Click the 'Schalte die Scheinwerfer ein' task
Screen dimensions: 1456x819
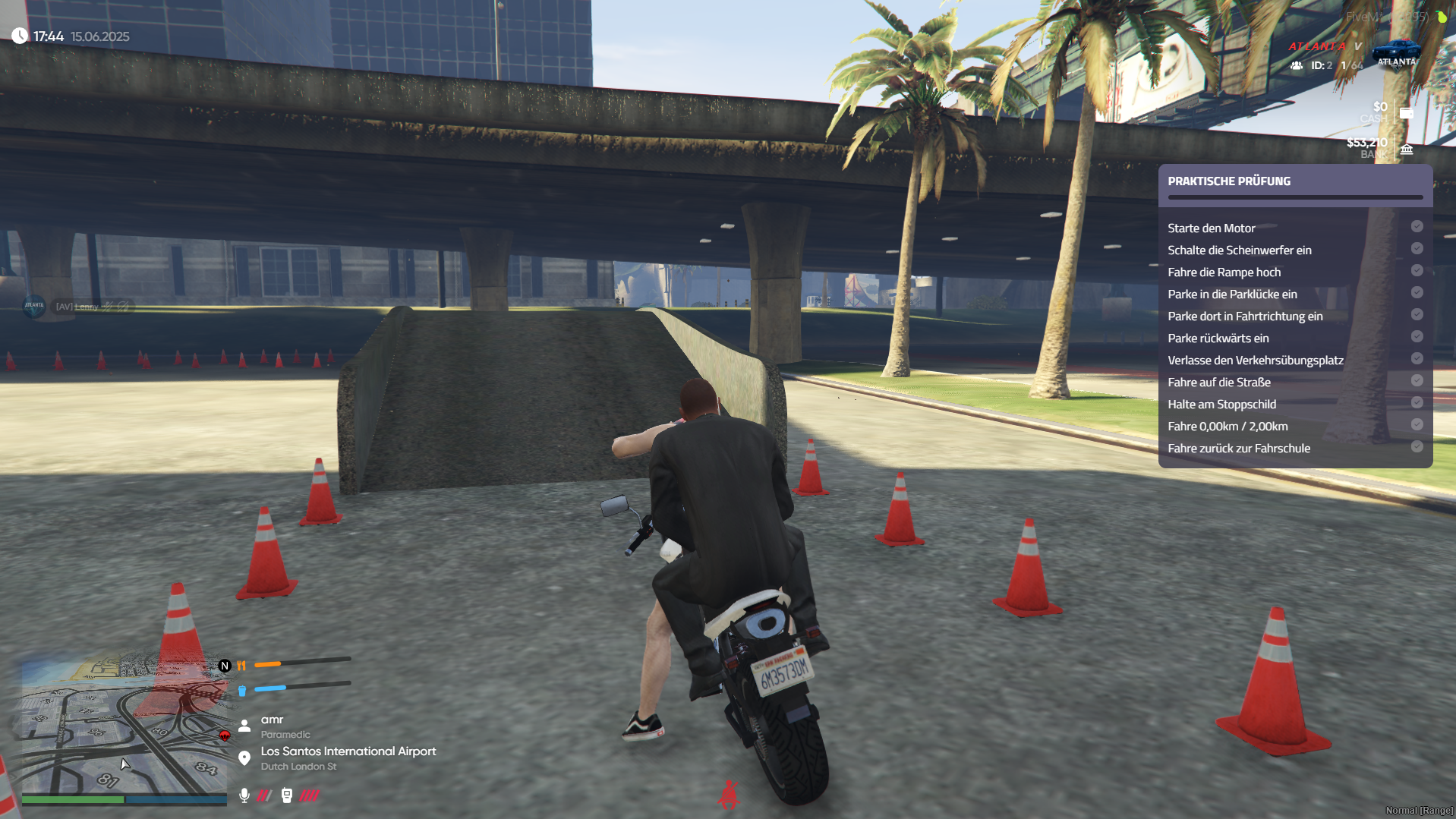[x=1239, y=250]
